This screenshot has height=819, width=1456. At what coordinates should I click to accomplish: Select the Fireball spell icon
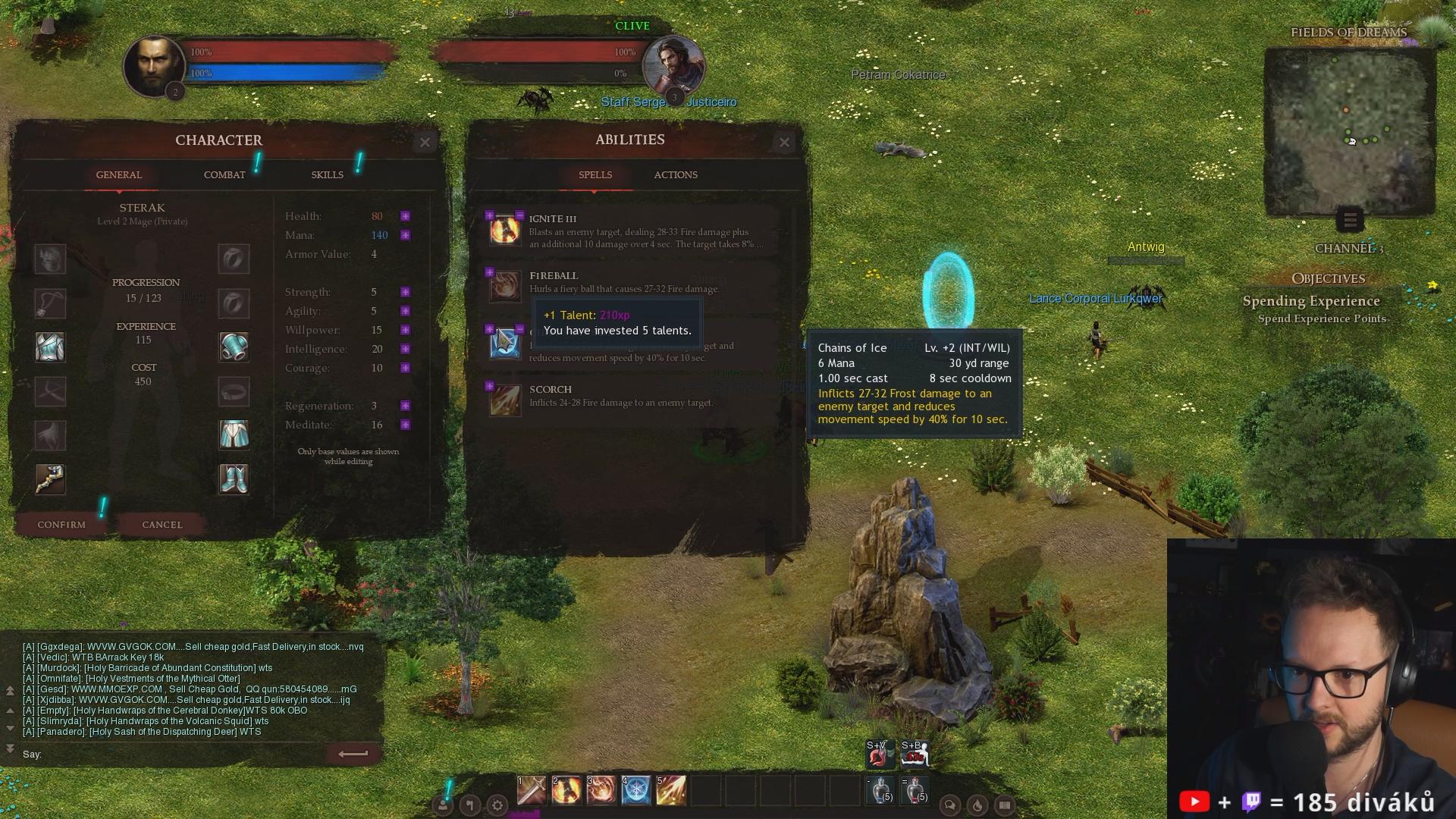point(505,287)
